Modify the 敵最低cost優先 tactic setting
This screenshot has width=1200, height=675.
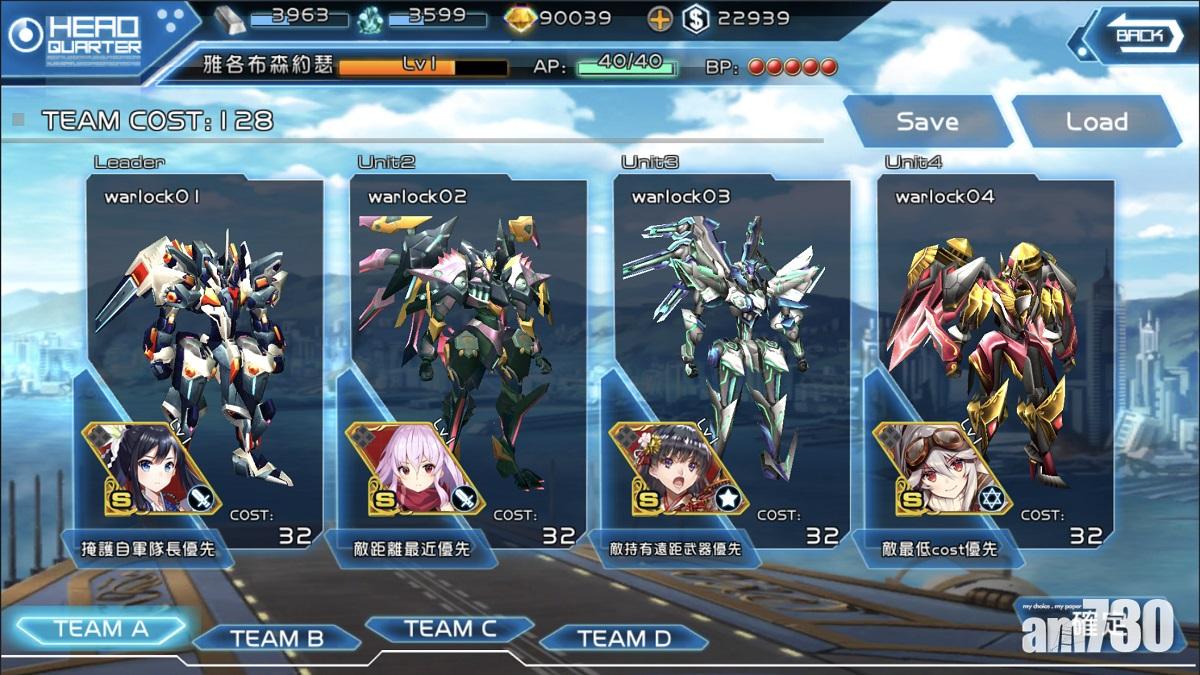pyautogui.click(x=938, y=549)
